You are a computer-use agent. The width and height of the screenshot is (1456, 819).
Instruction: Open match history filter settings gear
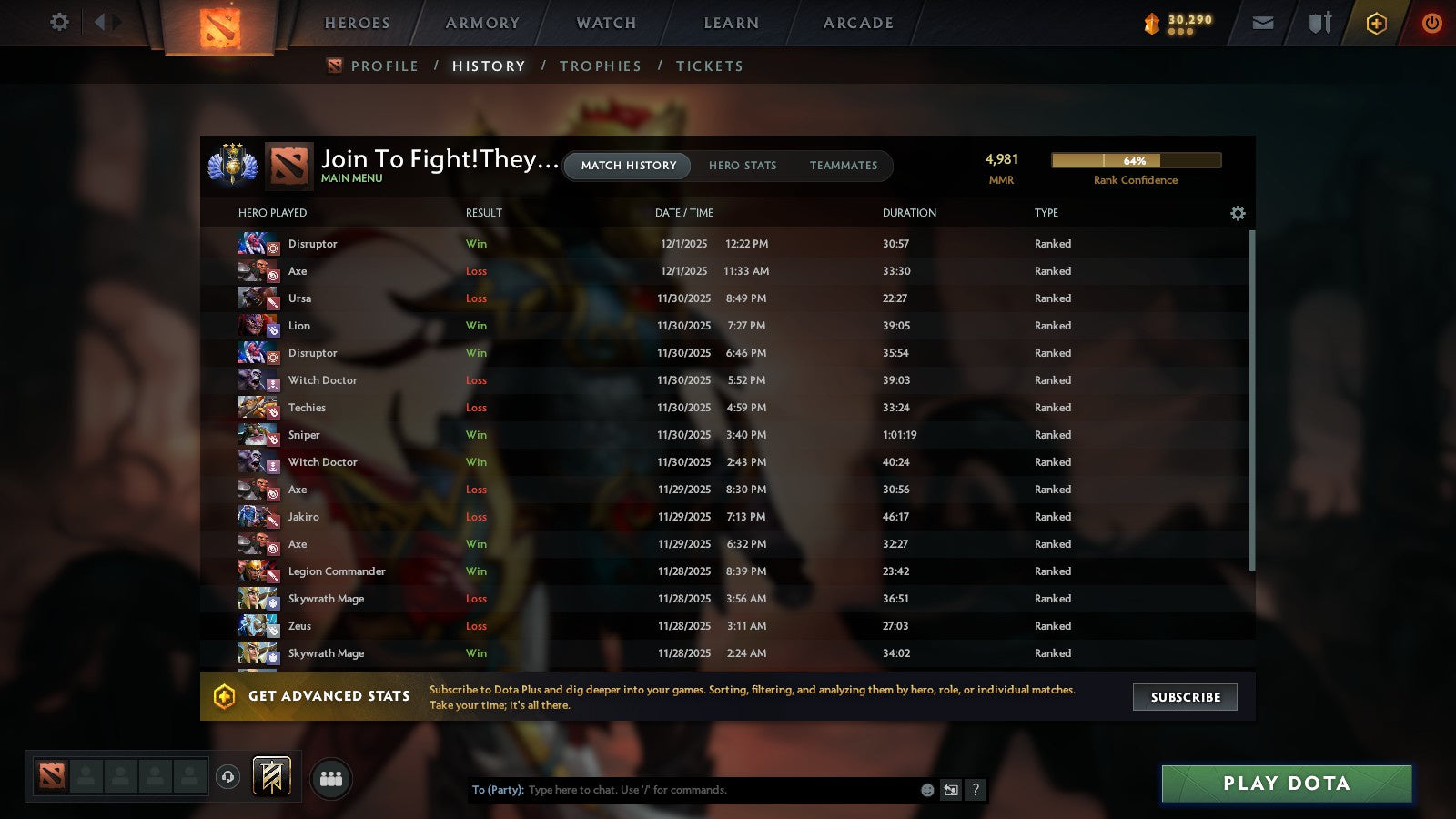click(1238, 213)
